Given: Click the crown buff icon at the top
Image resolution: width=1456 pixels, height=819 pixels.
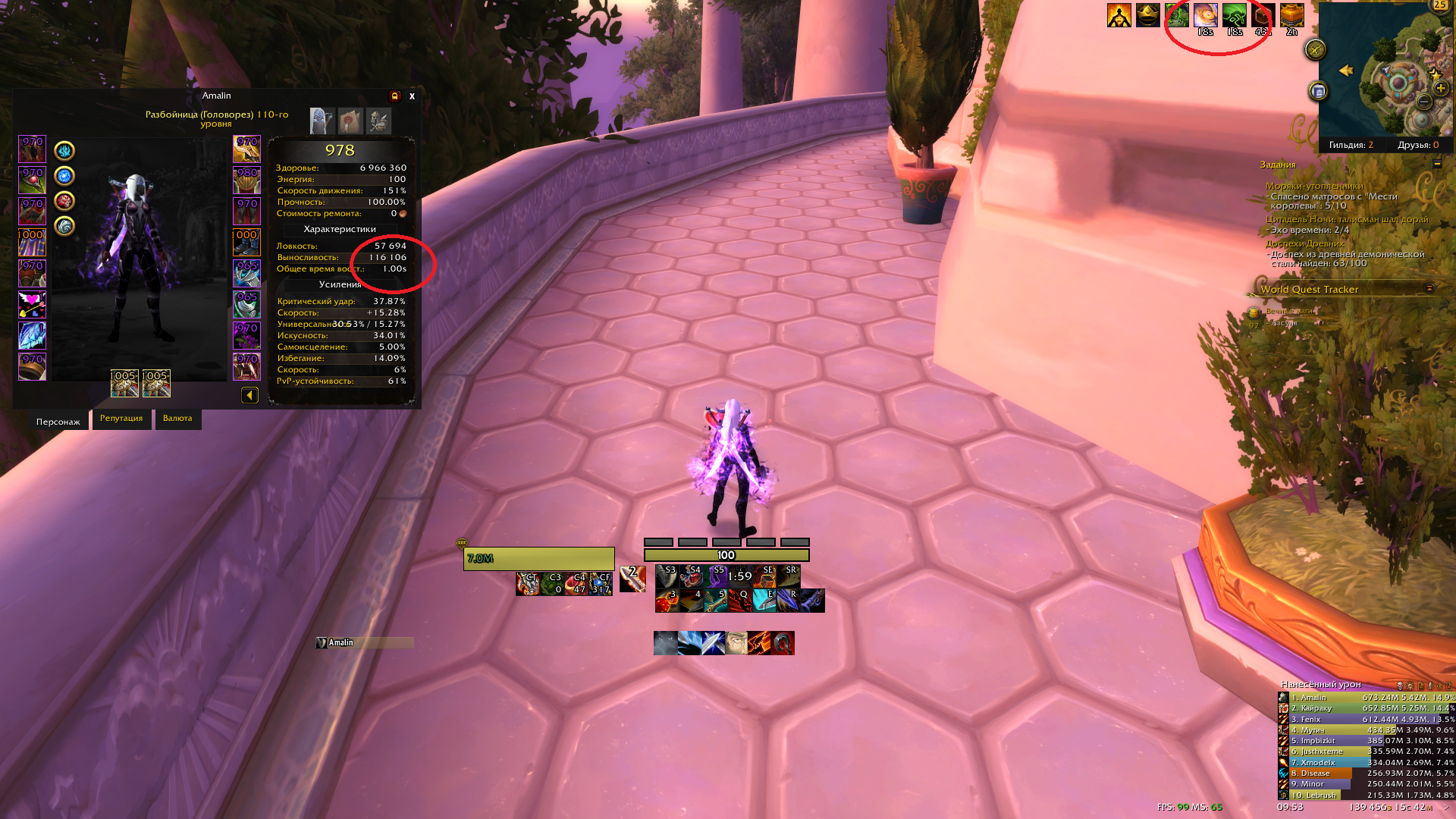Looking at the screenshot, I should (x=1147, y=15).
